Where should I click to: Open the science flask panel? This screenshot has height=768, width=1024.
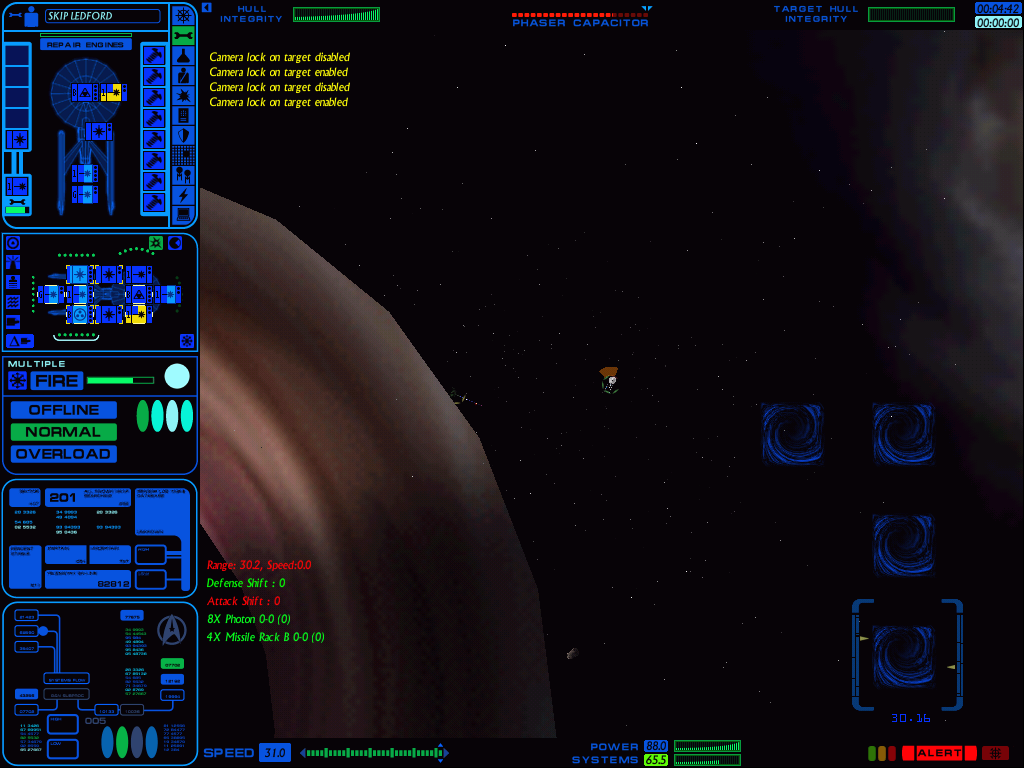point(182,56)
